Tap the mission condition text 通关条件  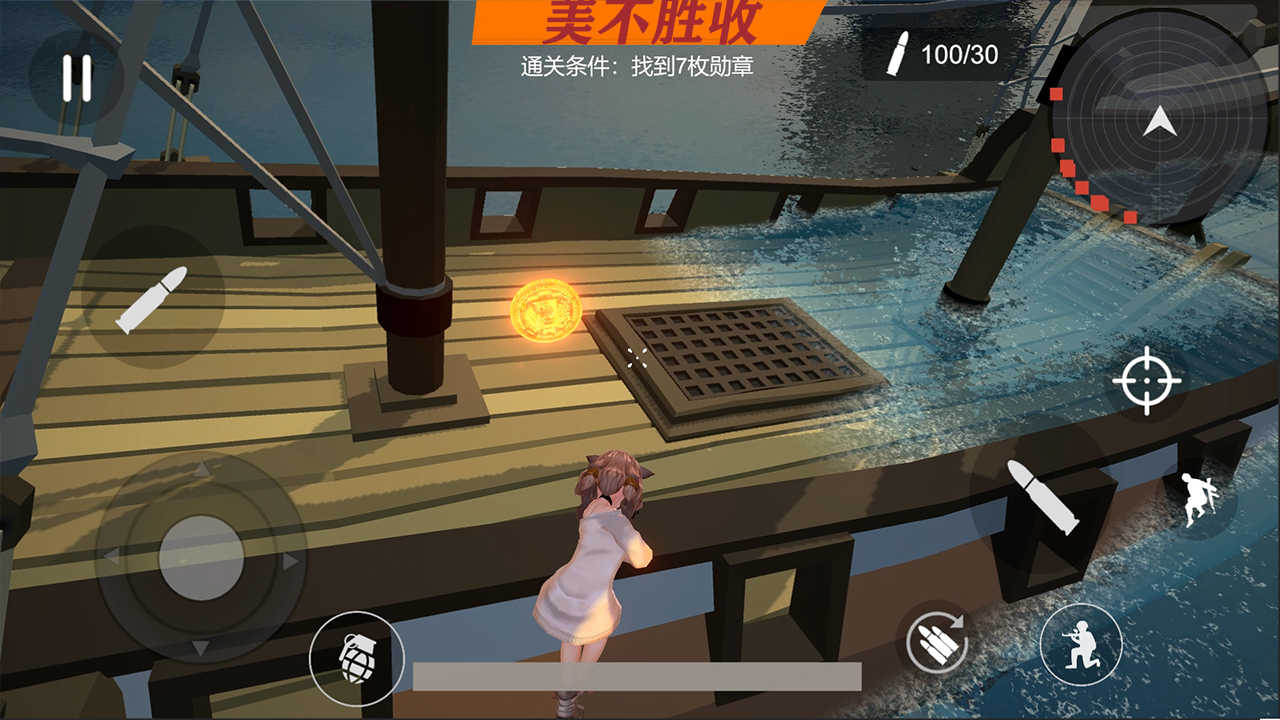click(x=640, y=67)
